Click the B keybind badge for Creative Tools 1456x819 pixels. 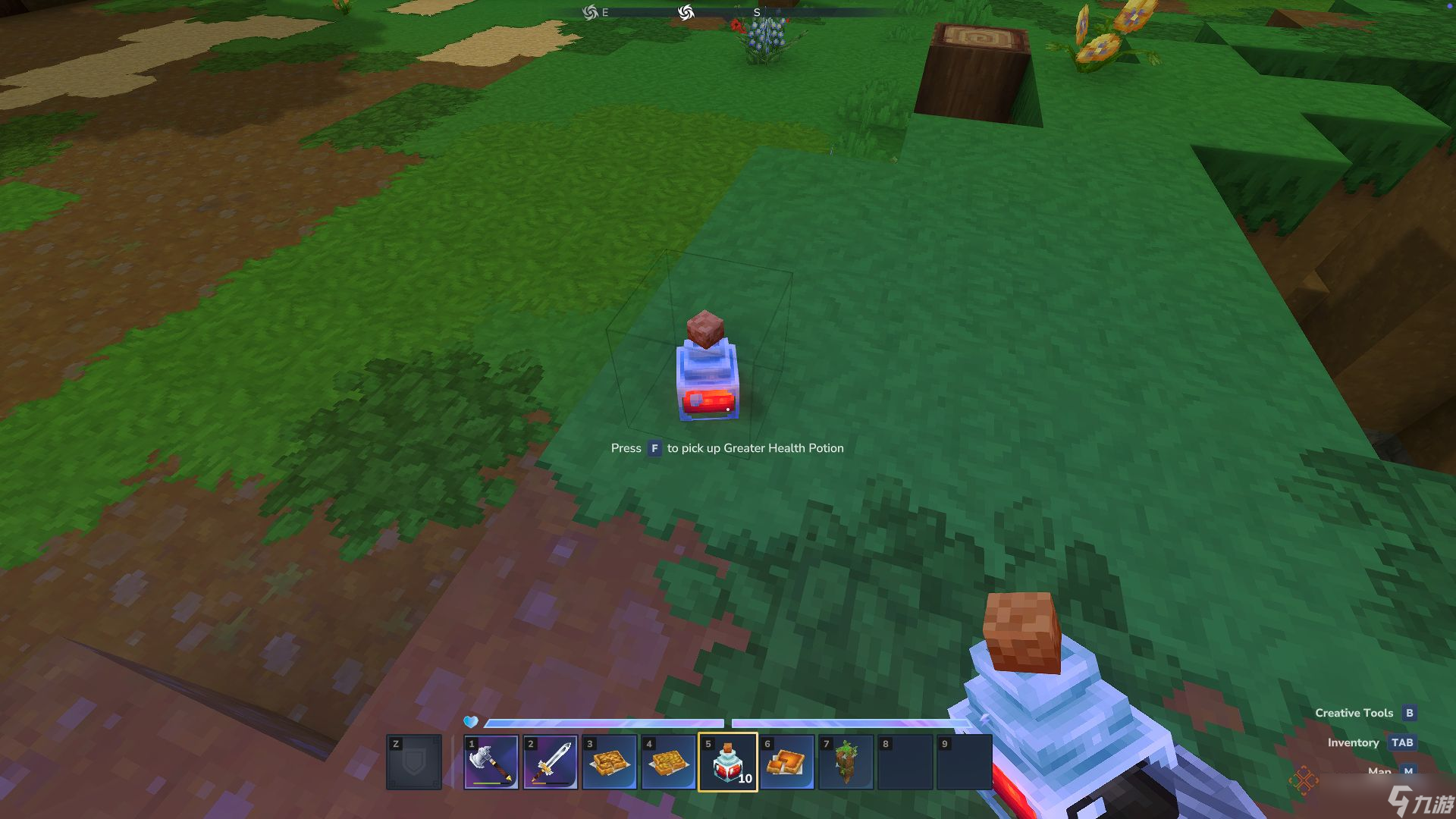[x=1409, y=713]
